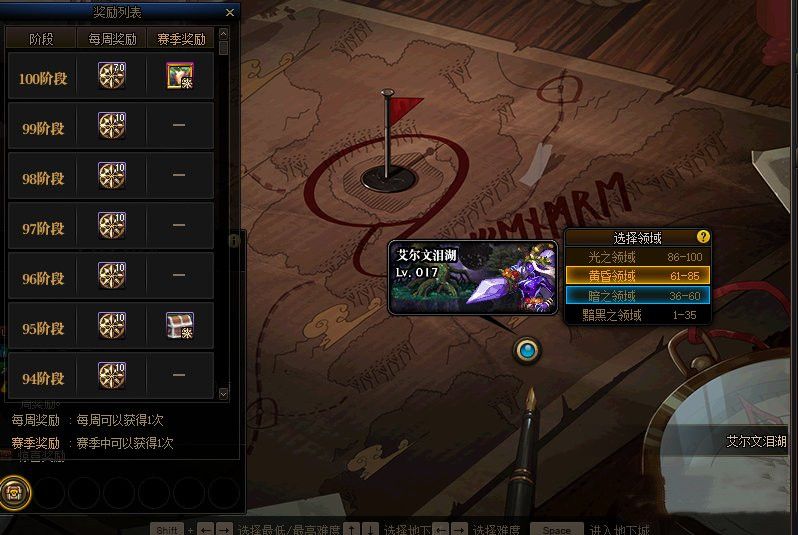This screenshot has height=535, width=798.
Task: Click the reward list scroll-up arrow
Action: 223,33
